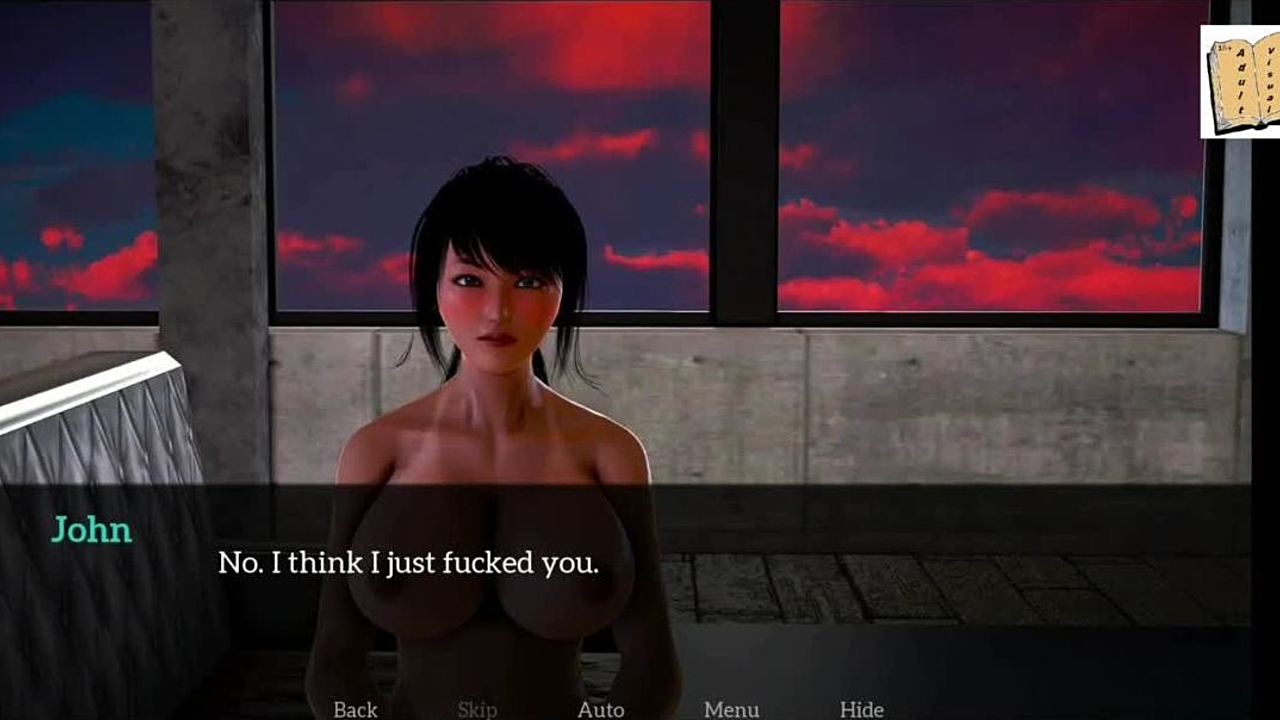Go Back to the previous dialogue line
Viewport: 1280px width, 720px height.
click(355, 709)
